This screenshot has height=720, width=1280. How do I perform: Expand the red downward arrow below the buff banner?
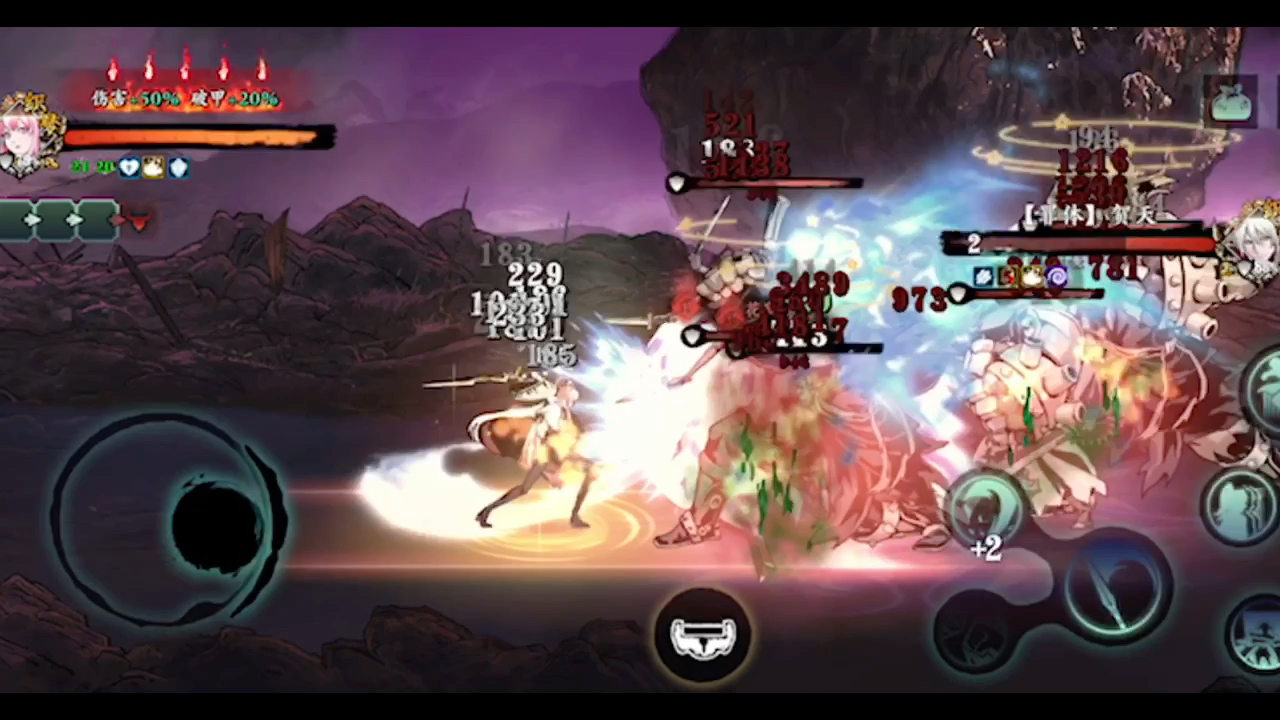[x=139, y=221]
